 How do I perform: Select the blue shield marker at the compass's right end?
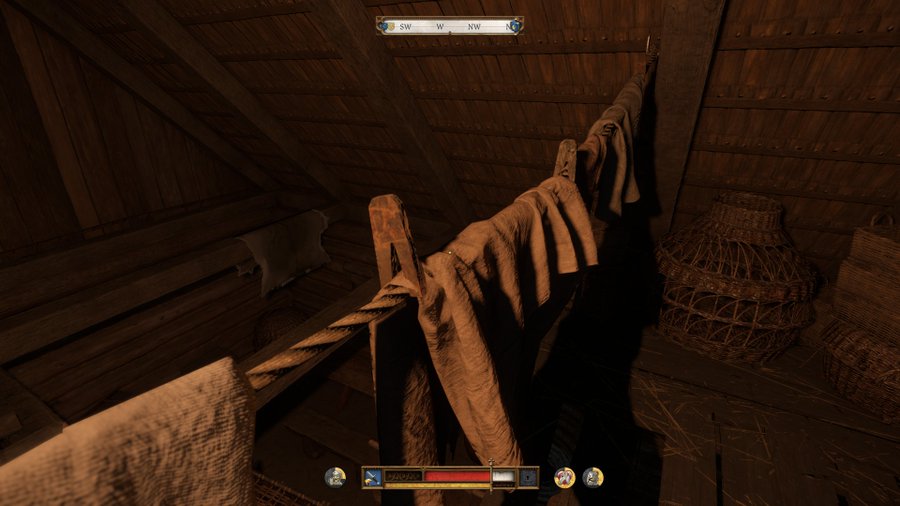(514, 26)
